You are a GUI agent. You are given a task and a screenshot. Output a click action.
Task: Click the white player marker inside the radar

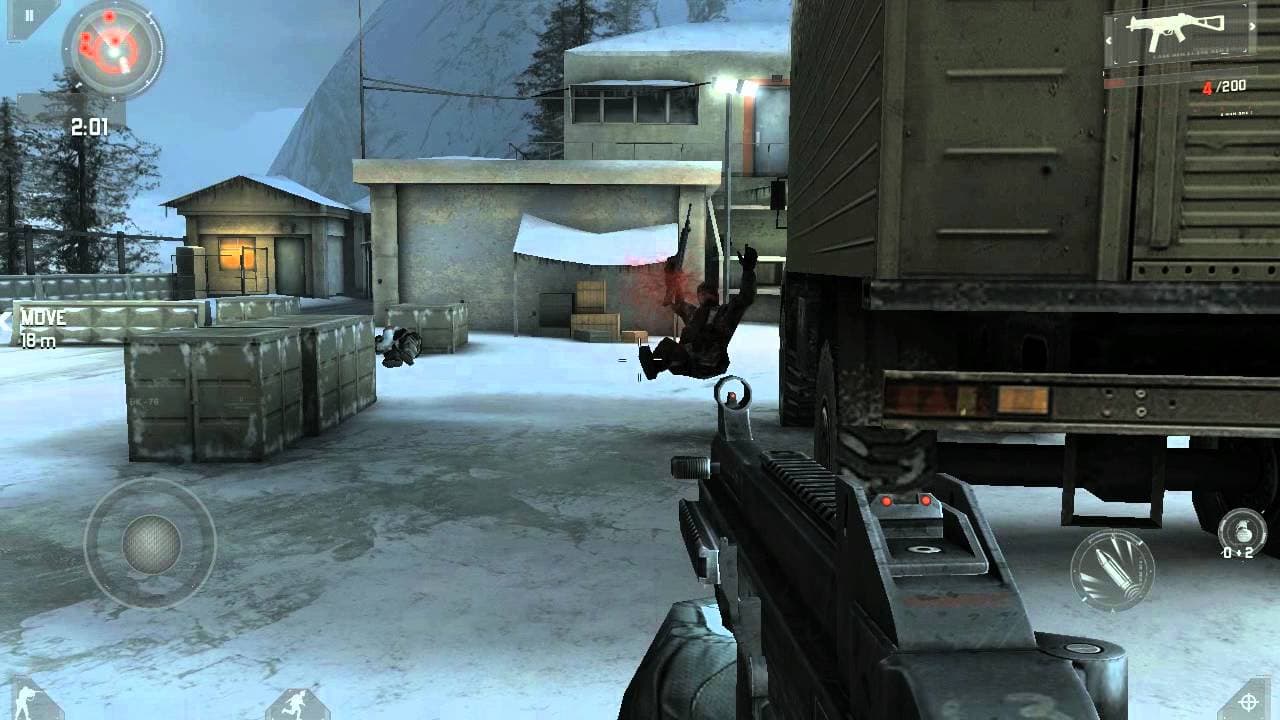pyautogui.click(x=111, y=53)
